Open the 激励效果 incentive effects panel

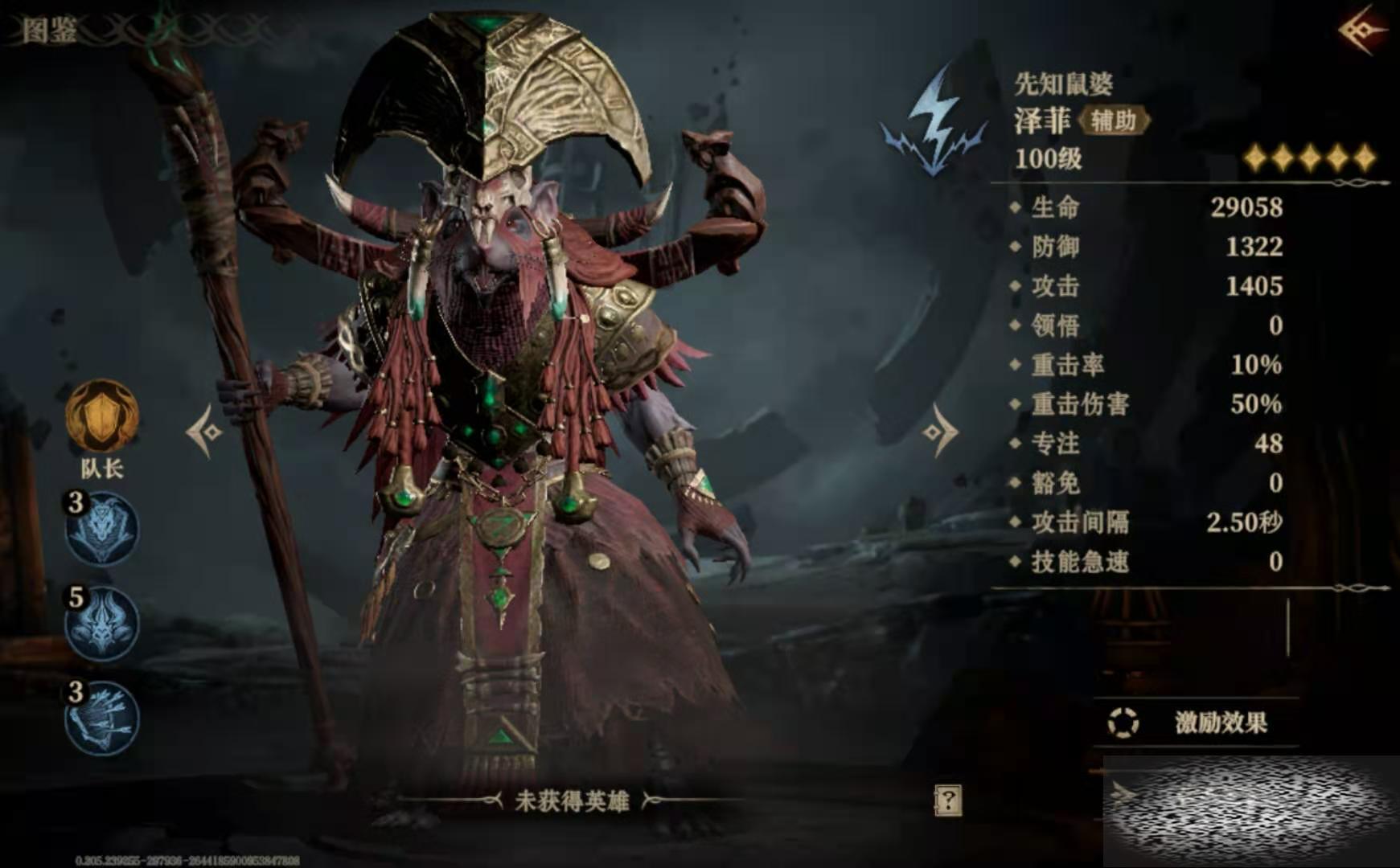pyautogui.click(x=1198, y=723)
